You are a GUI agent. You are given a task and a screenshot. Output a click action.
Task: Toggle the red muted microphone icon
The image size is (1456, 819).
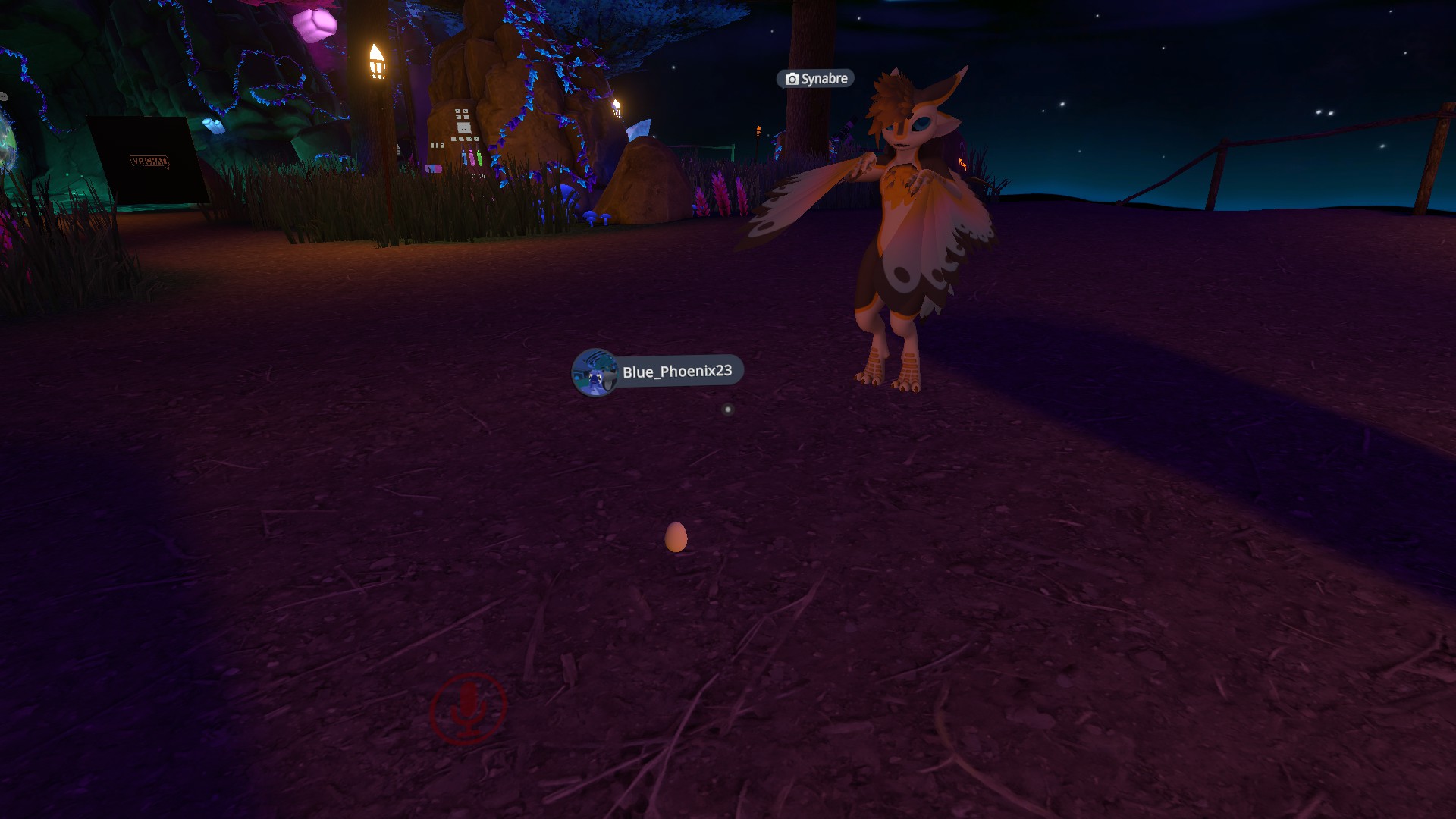[x=468, y=708]
